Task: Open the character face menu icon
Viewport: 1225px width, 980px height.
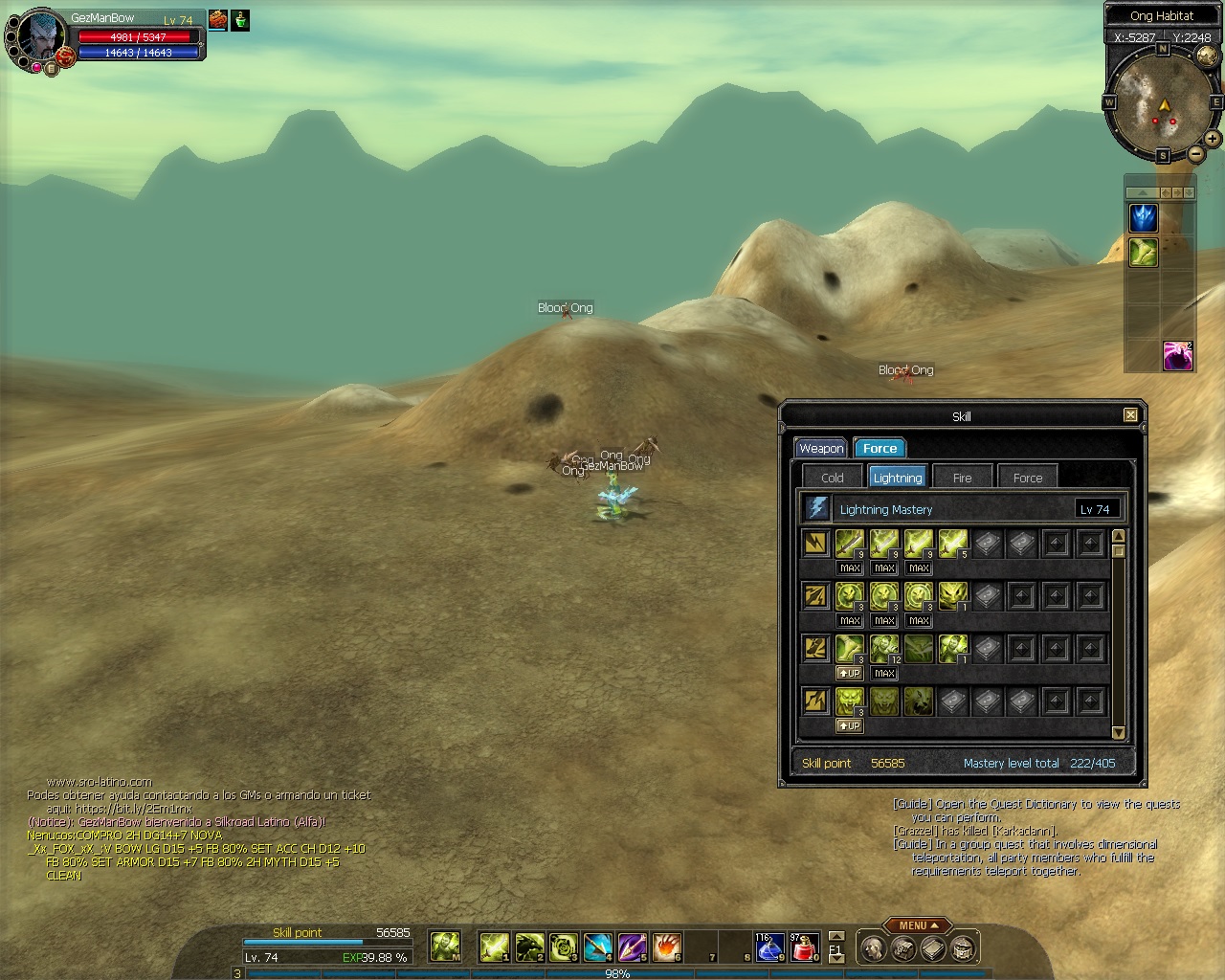Action: click(871, 948)
